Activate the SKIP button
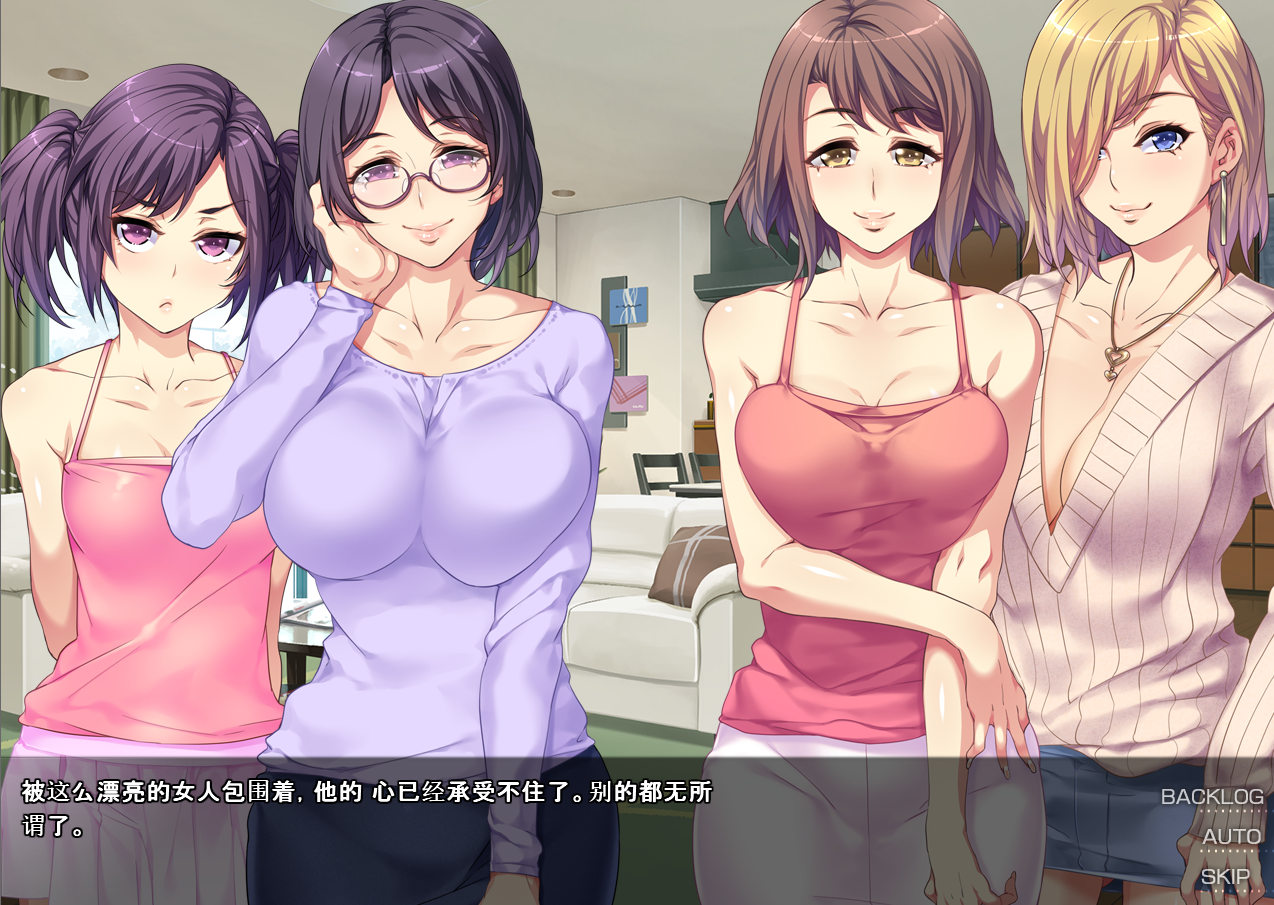1274x905 pixels. coord(1225,877)
